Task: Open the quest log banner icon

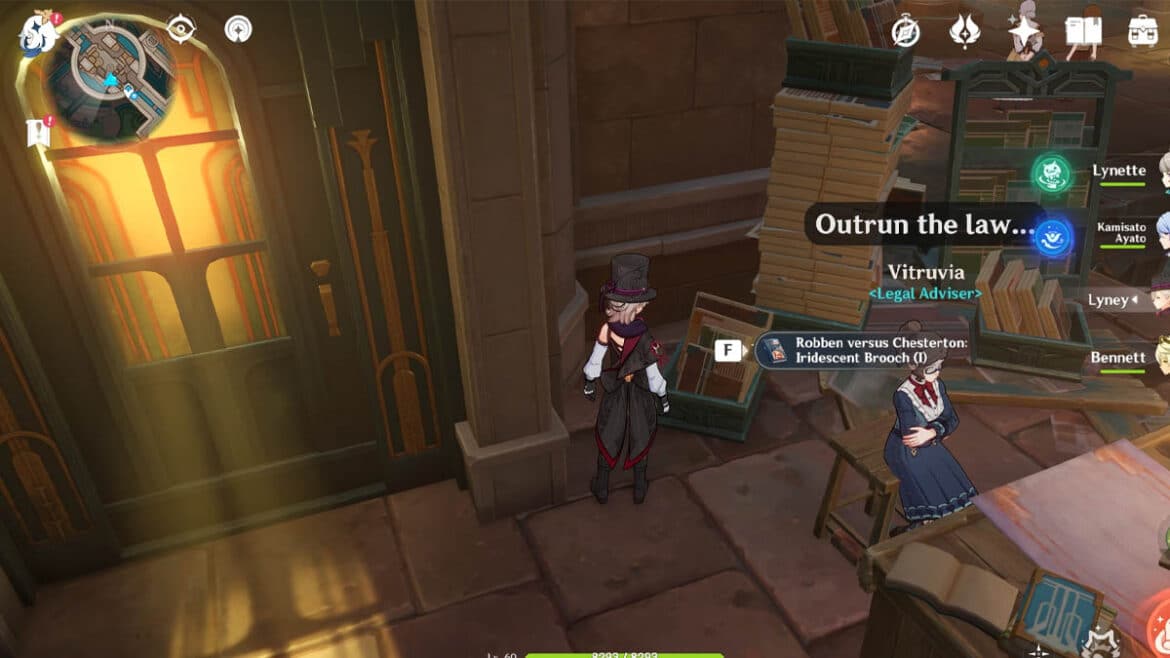Action: tap(39, 133)
